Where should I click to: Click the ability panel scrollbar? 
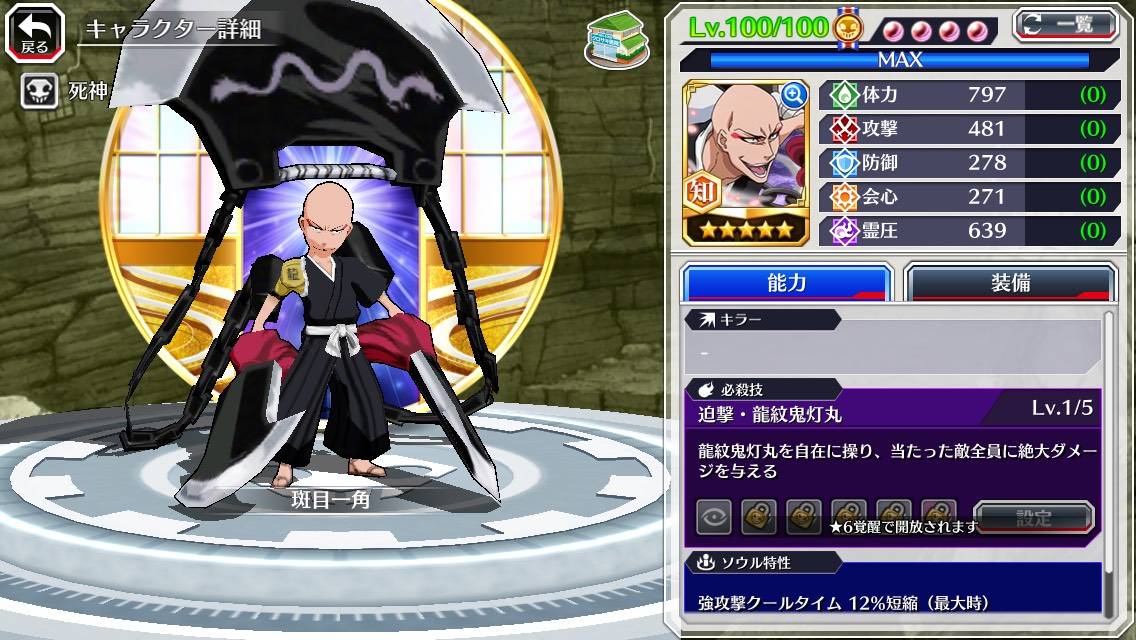[x=1108, y=460]
